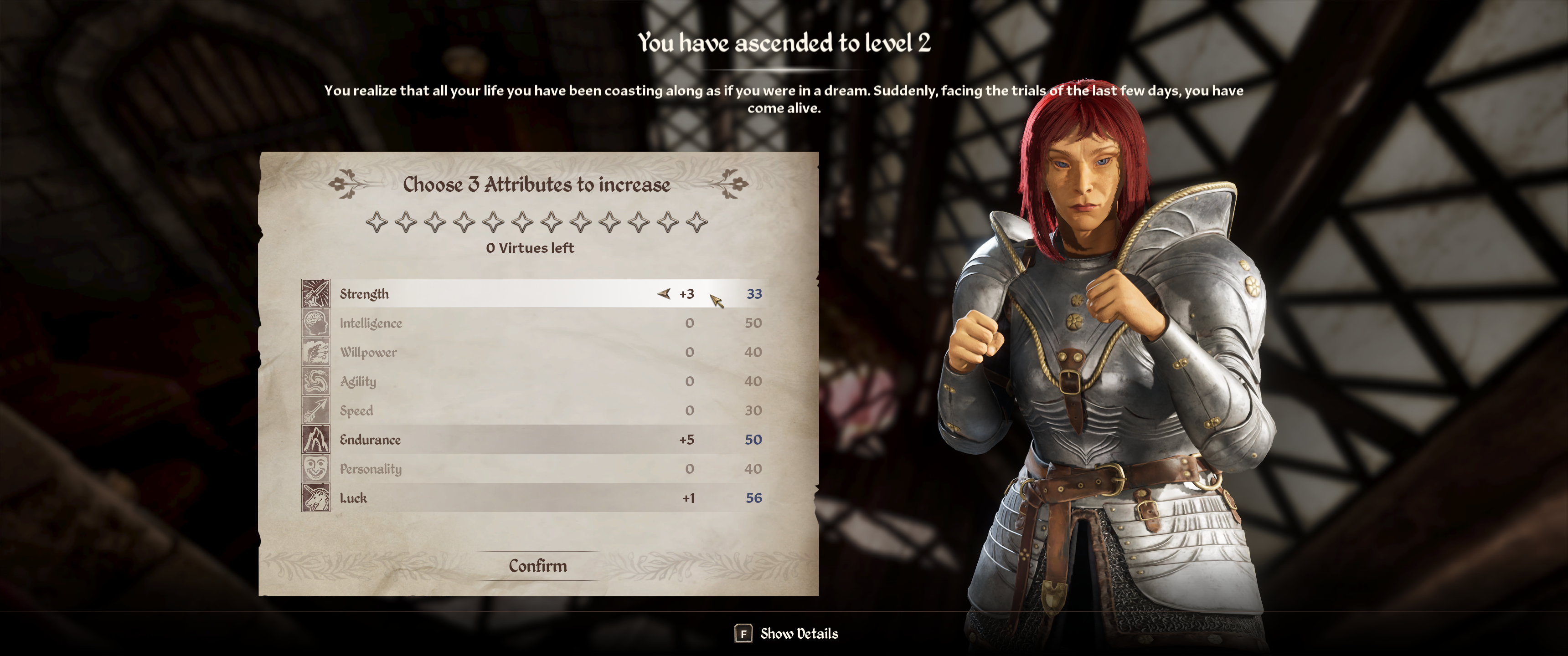
Task: Select the Intelligence attribute row
Action: click(487, 323)
